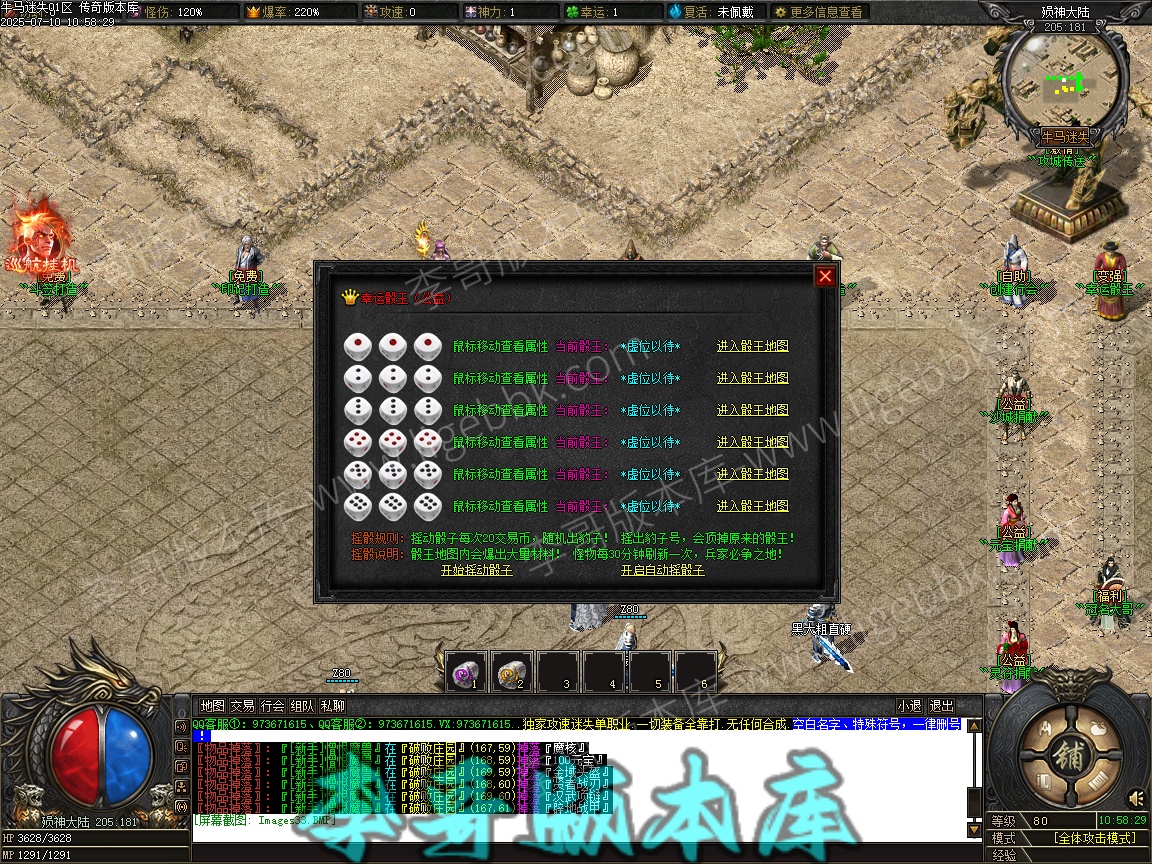This screenshot has width=1152, height=864.
Task: Click the 退出 exit button
Action: 941,705
